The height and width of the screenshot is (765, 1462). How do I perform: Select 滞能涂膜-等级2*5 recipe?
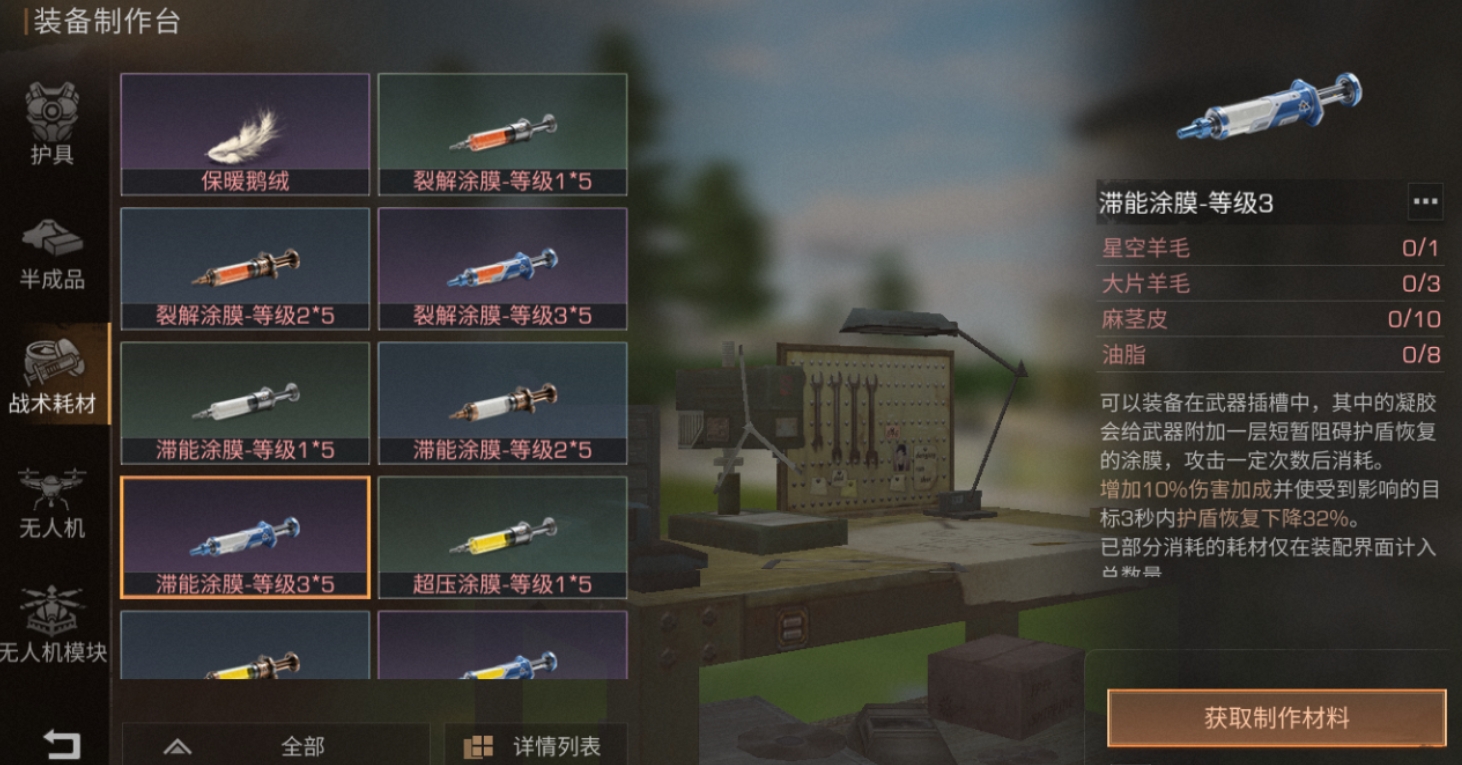[x=503, y=403]
